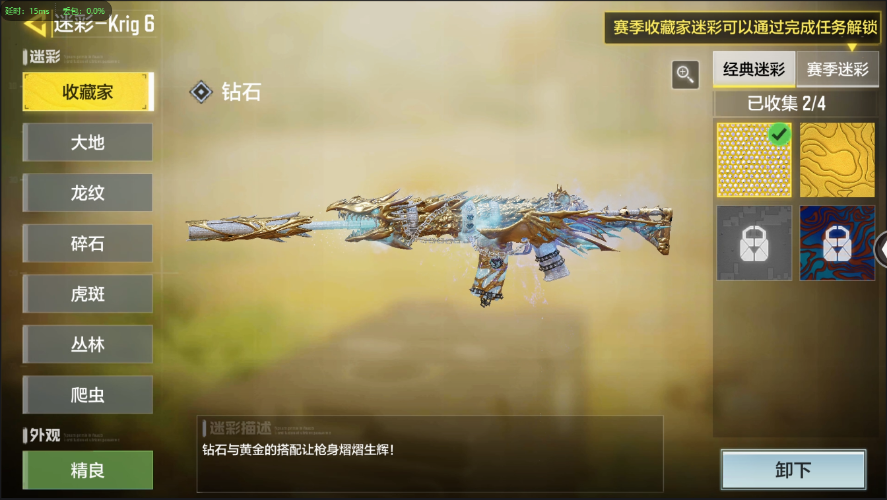Click the 卸下 unequip button
Screen dimensions: 887x500
click(x=793, y=470)
